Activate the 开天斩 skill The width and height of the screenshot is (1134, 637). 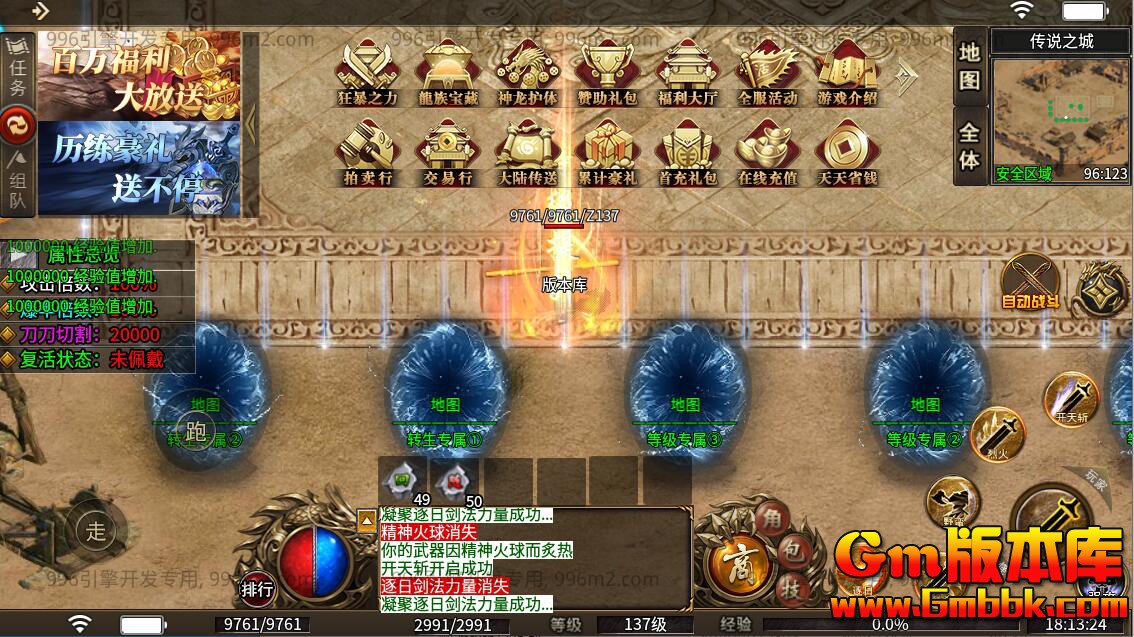1070,398
